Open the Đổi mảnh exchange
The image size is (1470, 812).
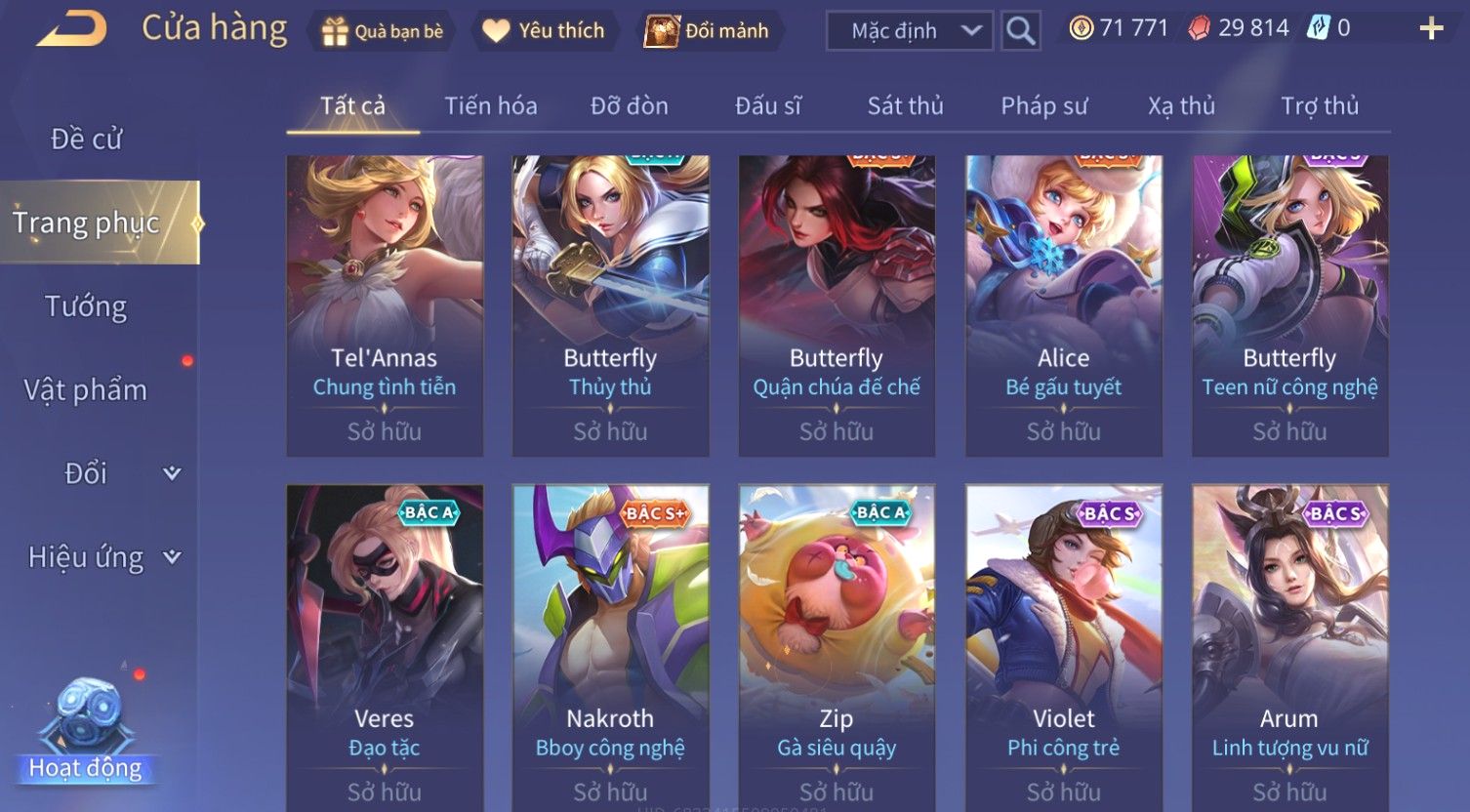tap(707, 31)
